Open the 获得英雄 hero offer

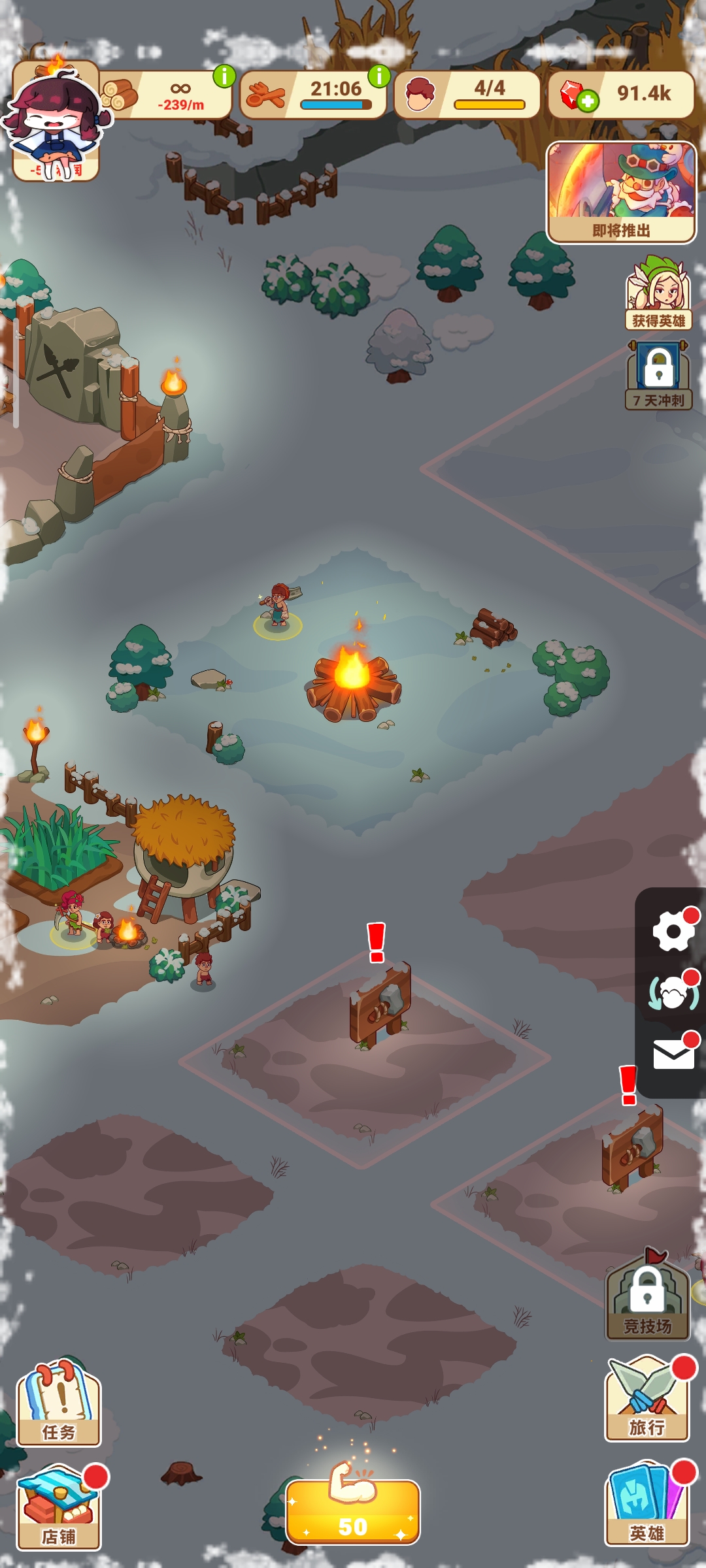[658, 294]
